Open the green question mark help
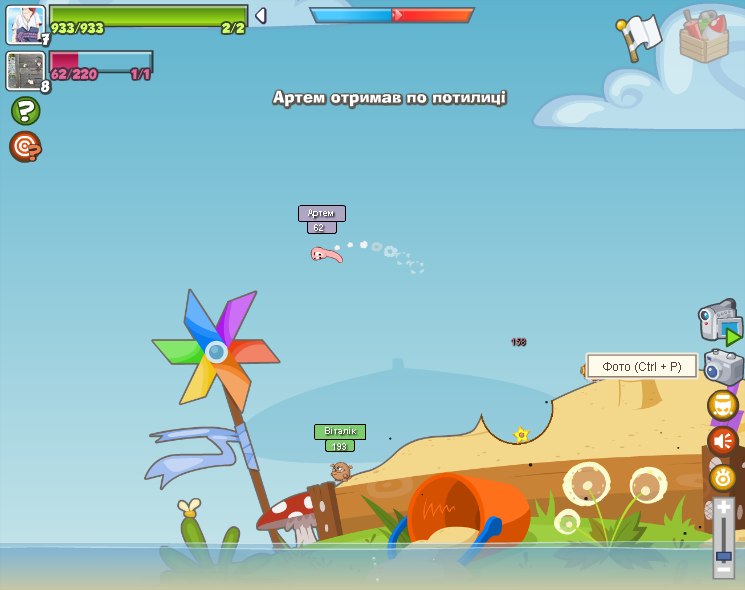Viewport: 745px width, 590px height. tap(25, 110)
